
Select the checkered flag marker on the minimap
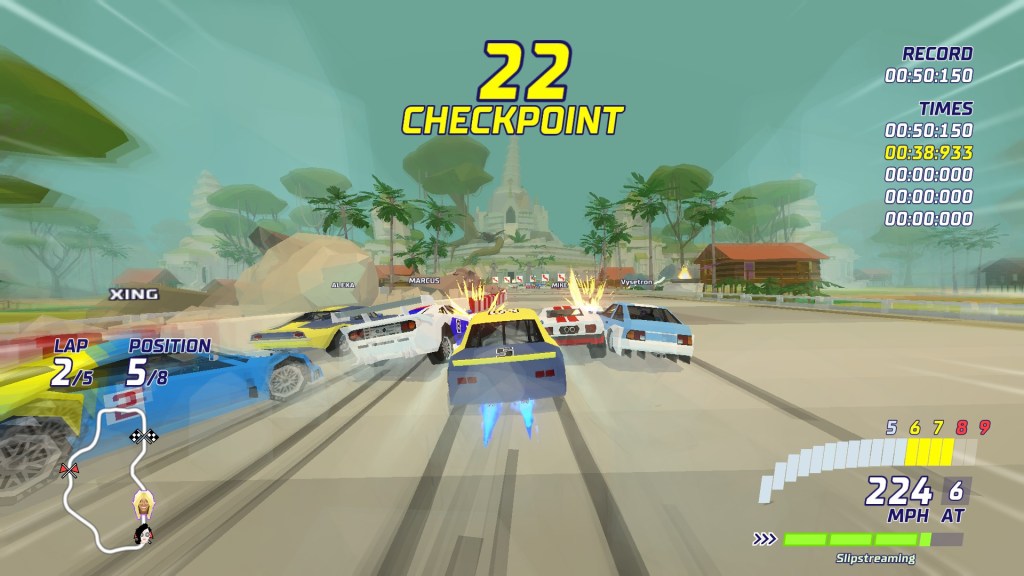pyautogui.click(x=144, y=436)
